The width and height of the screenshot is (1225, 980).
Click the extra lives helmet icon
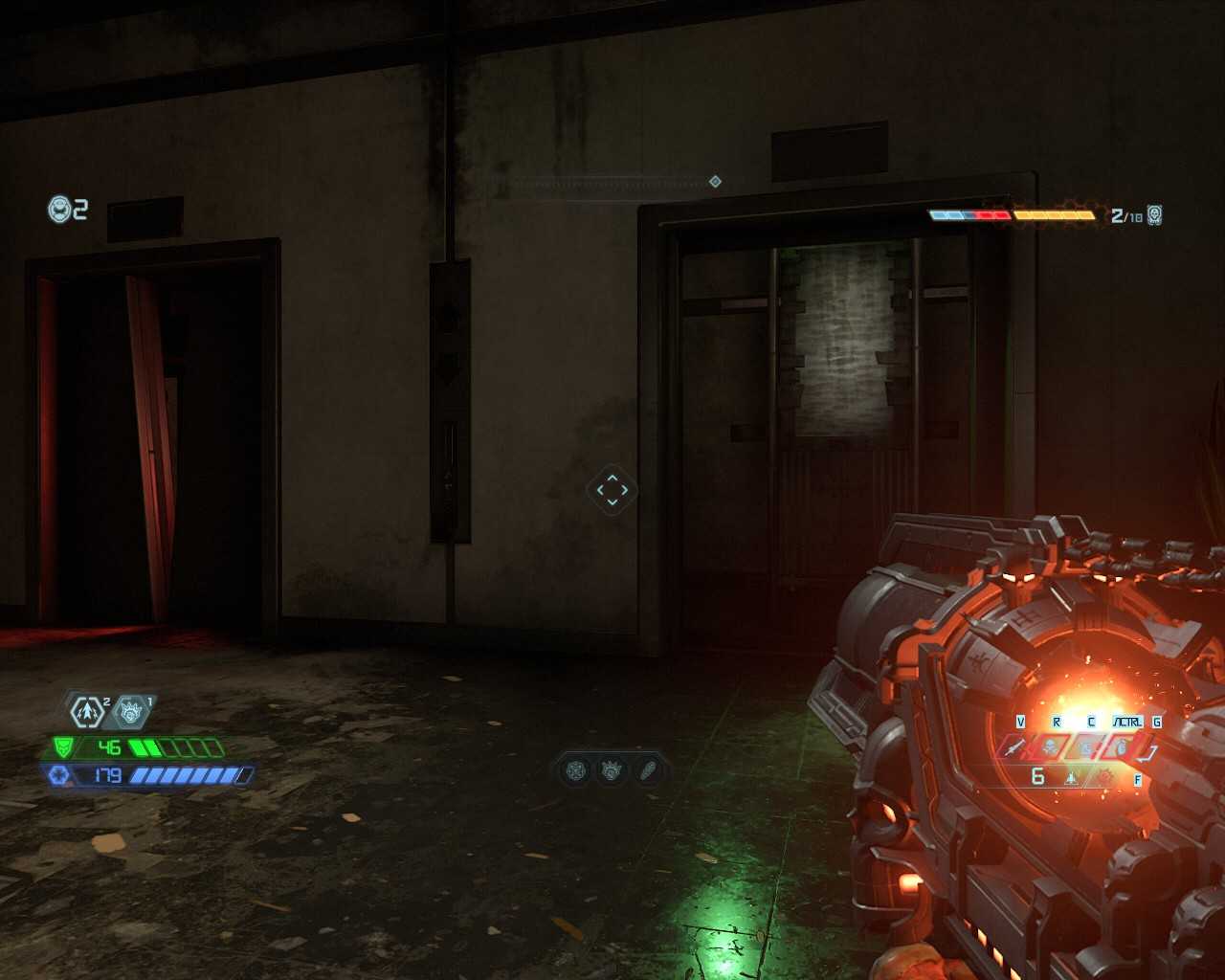click(x=60, y=209)
